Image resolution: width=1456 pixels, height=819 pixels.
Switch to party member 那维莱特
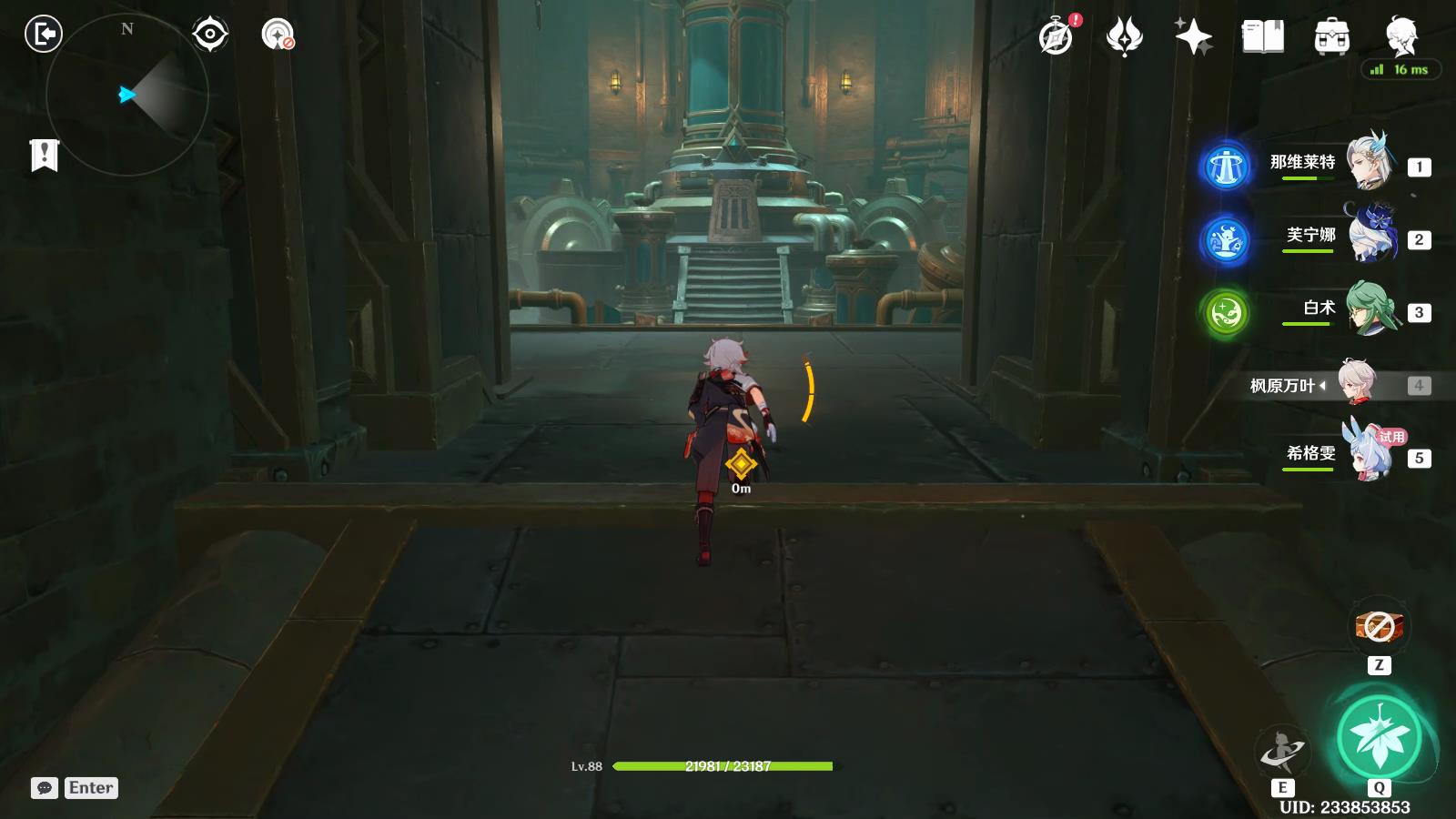[1368, 162]
